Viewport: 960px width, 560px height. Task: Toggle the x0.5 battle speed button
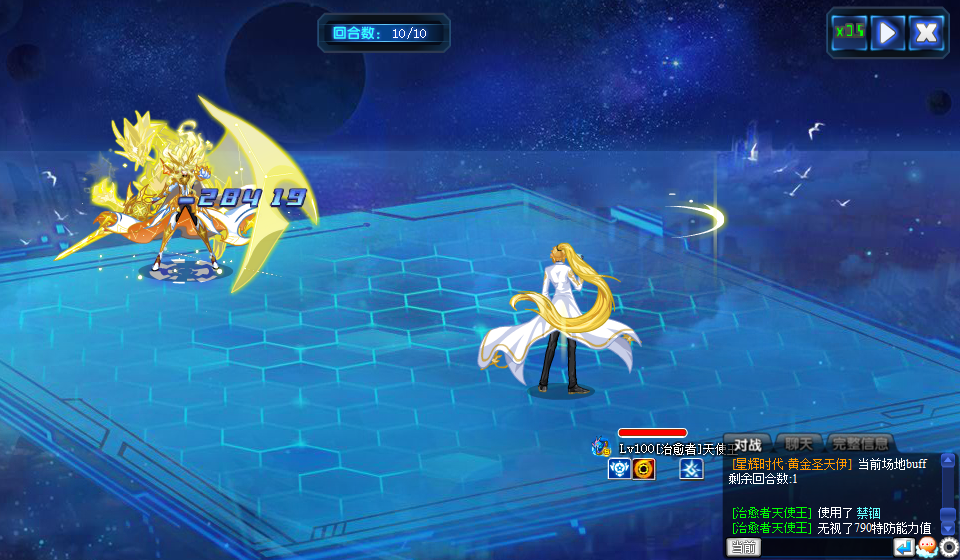coord(849,32)
